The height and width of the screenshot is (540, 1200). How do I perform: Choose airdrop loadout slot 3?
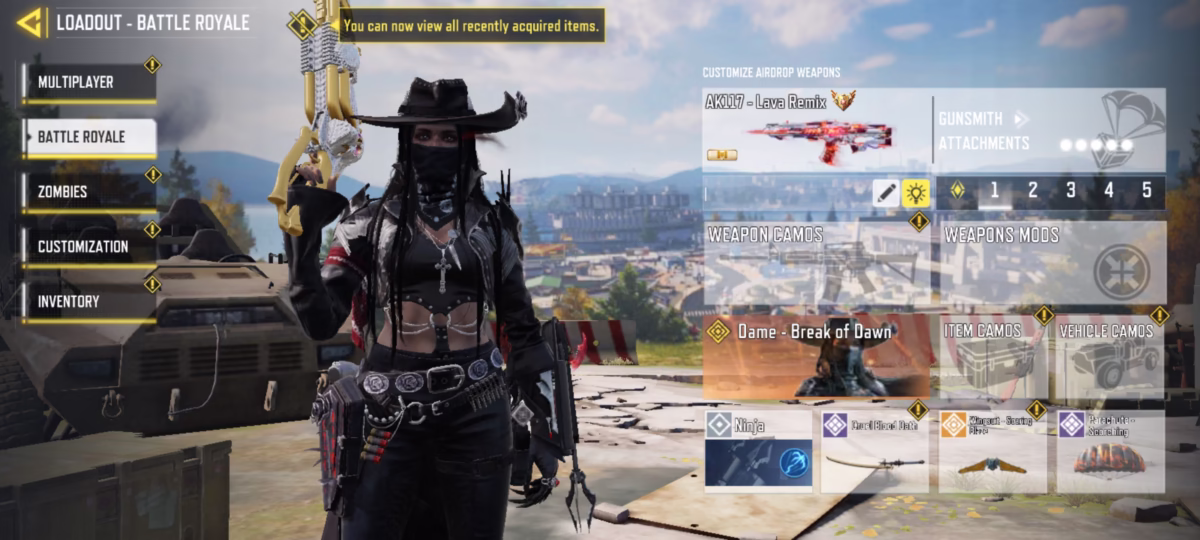[1071, 191]
